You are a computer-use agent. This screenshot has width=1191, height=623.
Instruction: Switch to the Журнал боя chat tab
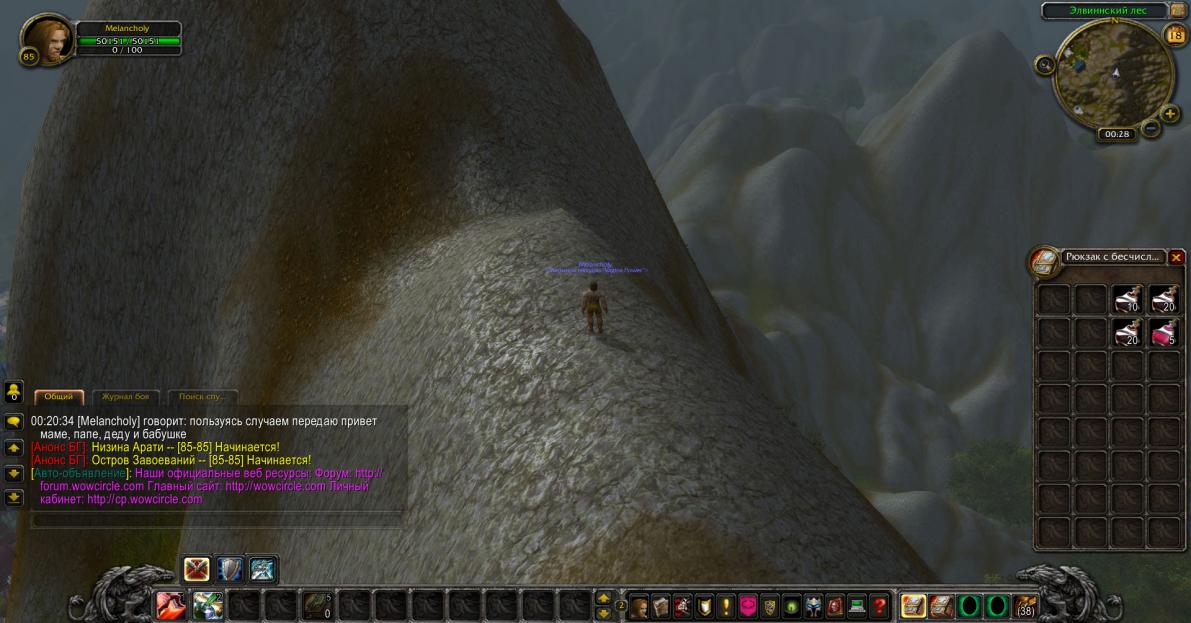[x=125, y=397]
